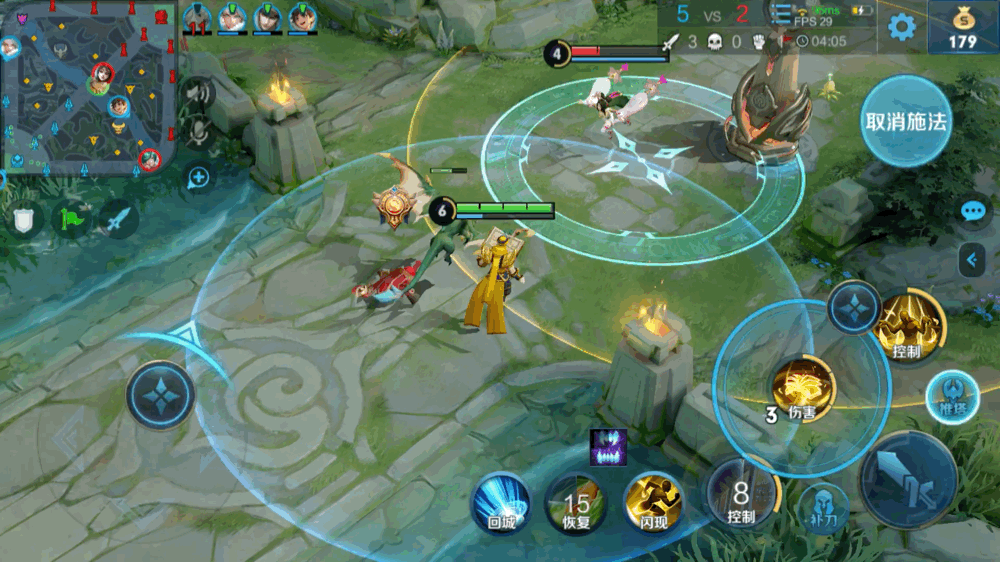
Task: Send the shield defend signal
Action: 22,219
